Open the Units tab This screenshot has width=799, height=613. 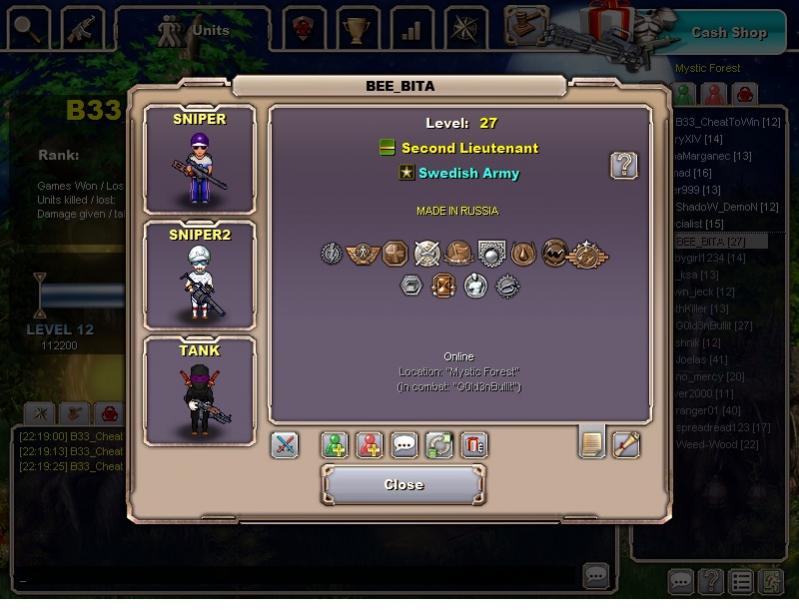click(193, 30)
